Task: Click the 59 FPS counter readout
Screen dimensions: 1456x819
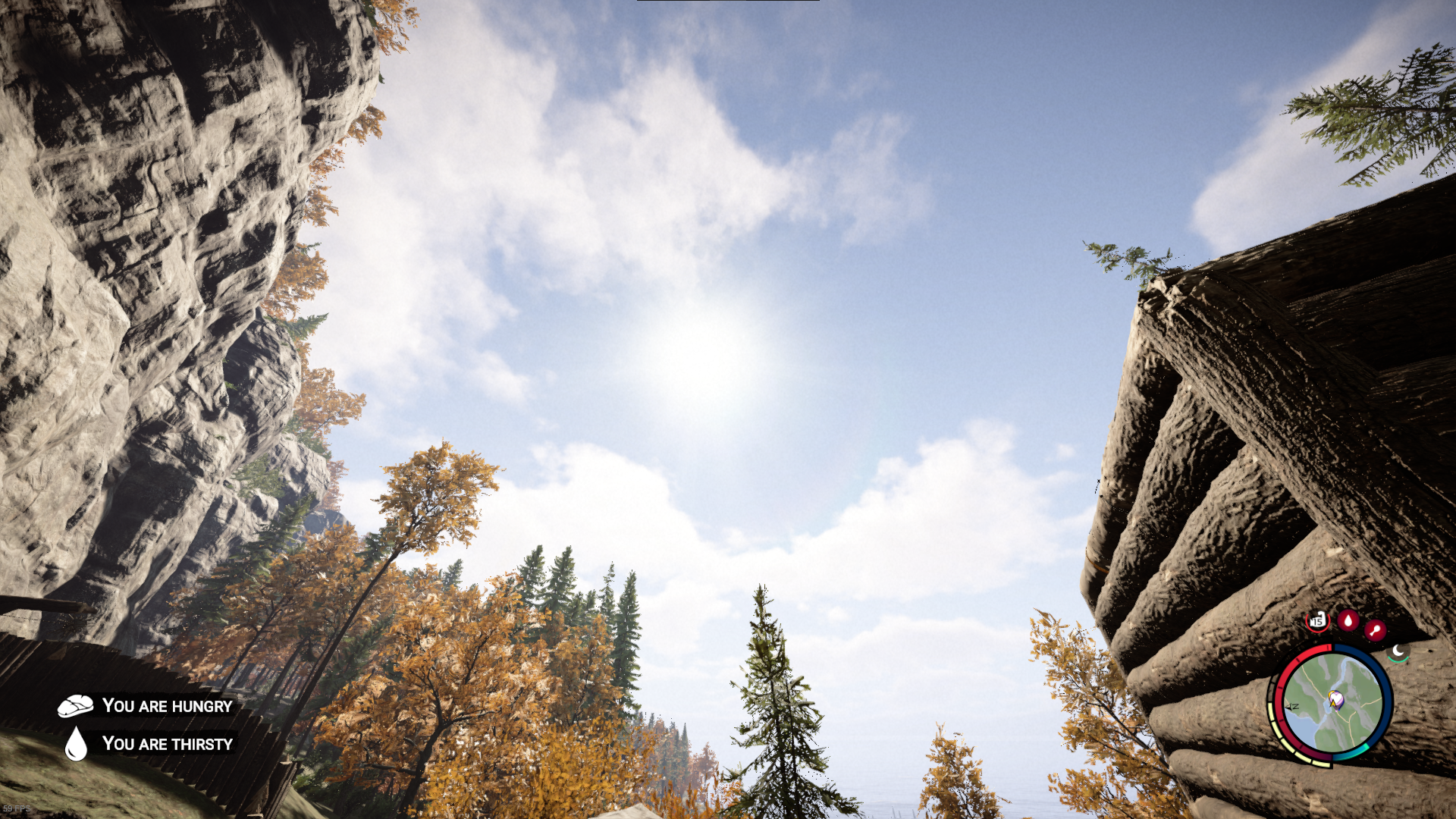Action: tap(17, 808)
